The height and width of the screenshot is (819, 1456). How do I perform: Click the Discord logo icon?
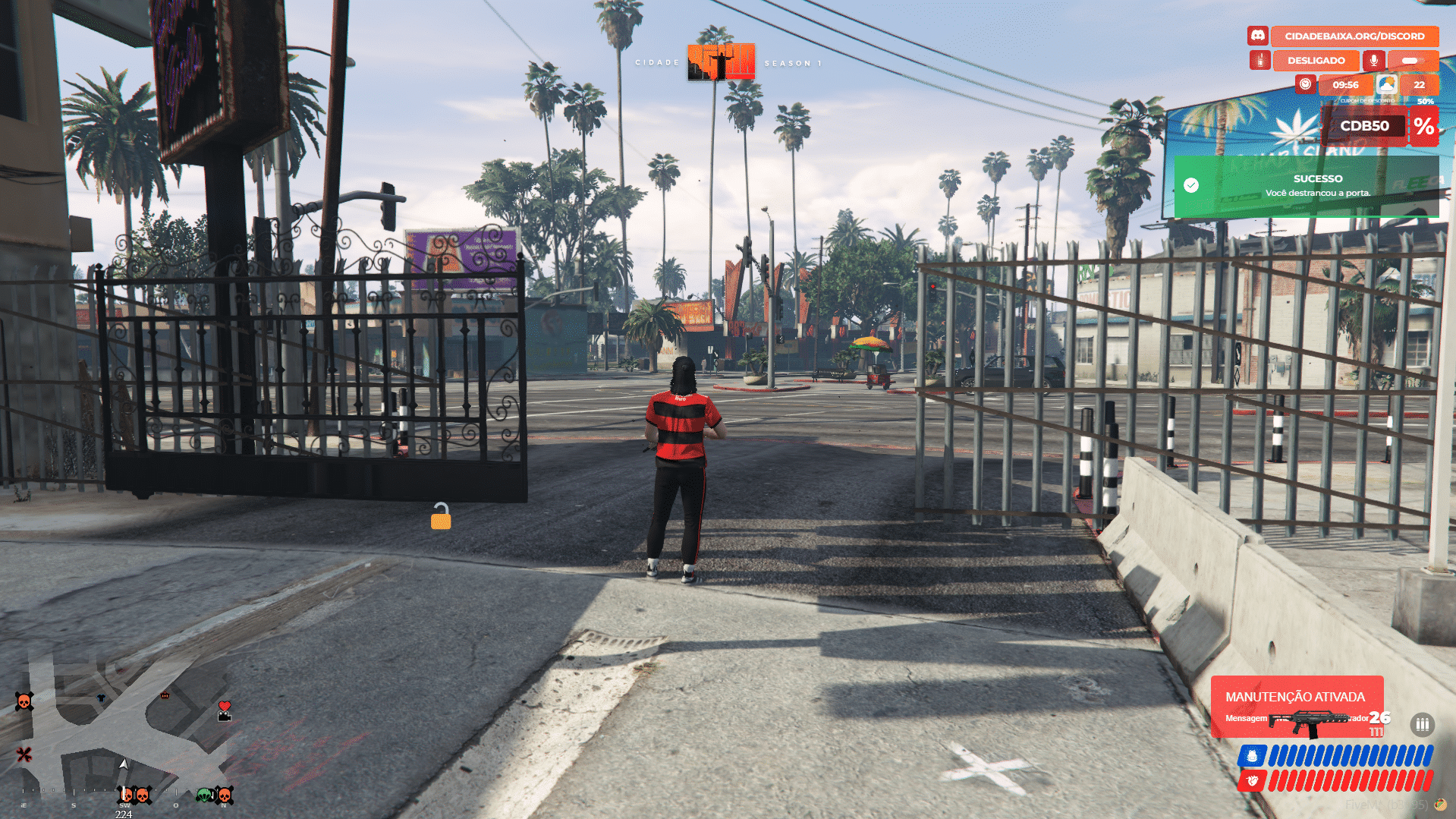(1257, 36)
